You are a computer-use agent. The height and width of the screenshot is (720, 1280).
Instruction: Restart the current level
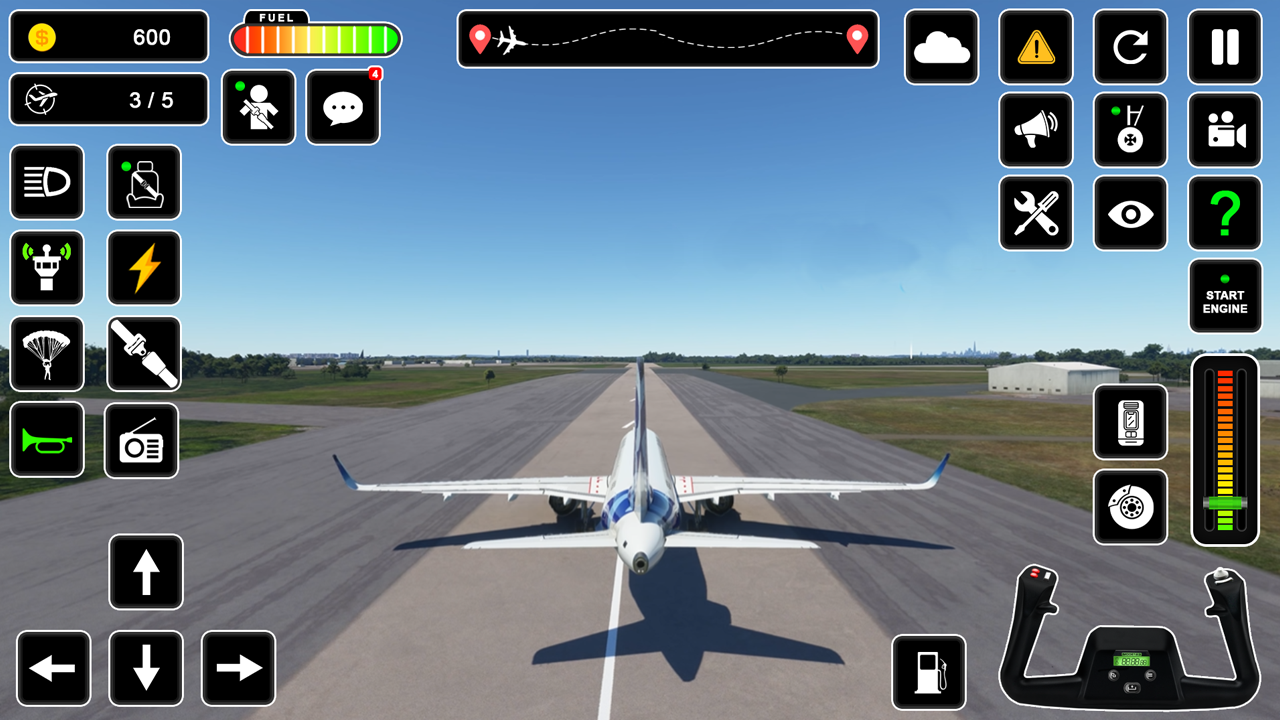(1130, 48)
